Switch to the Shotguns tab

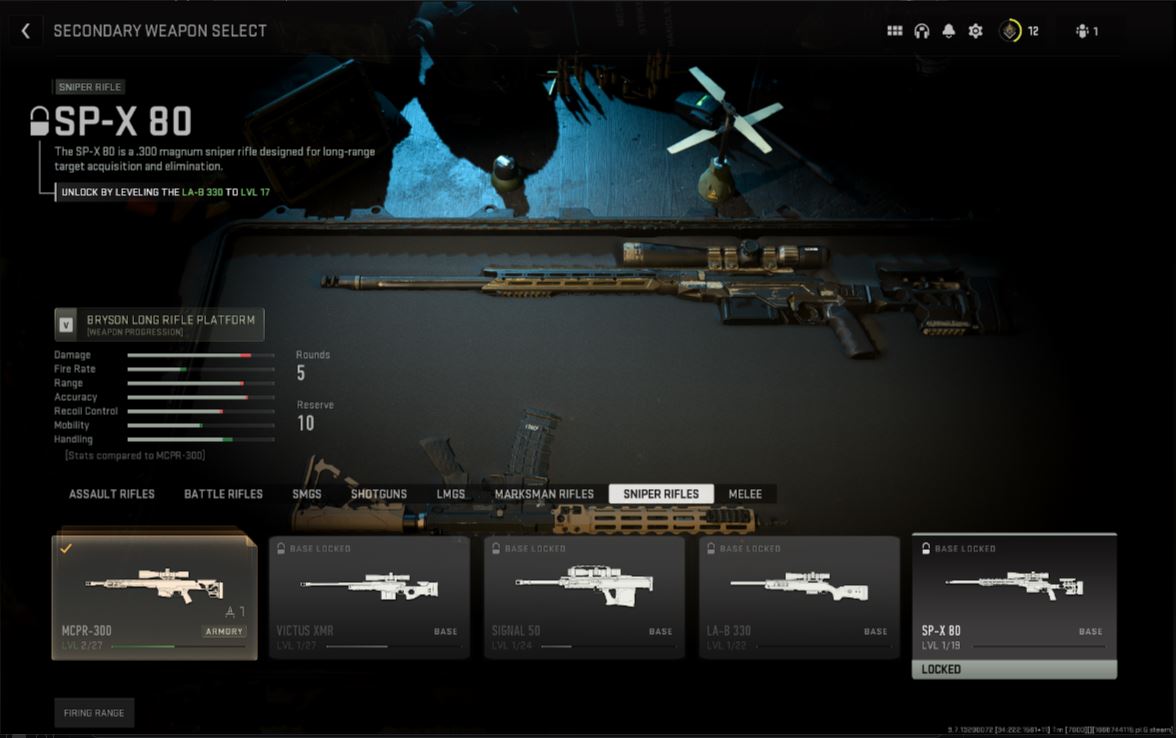click(x=378, y=494)
